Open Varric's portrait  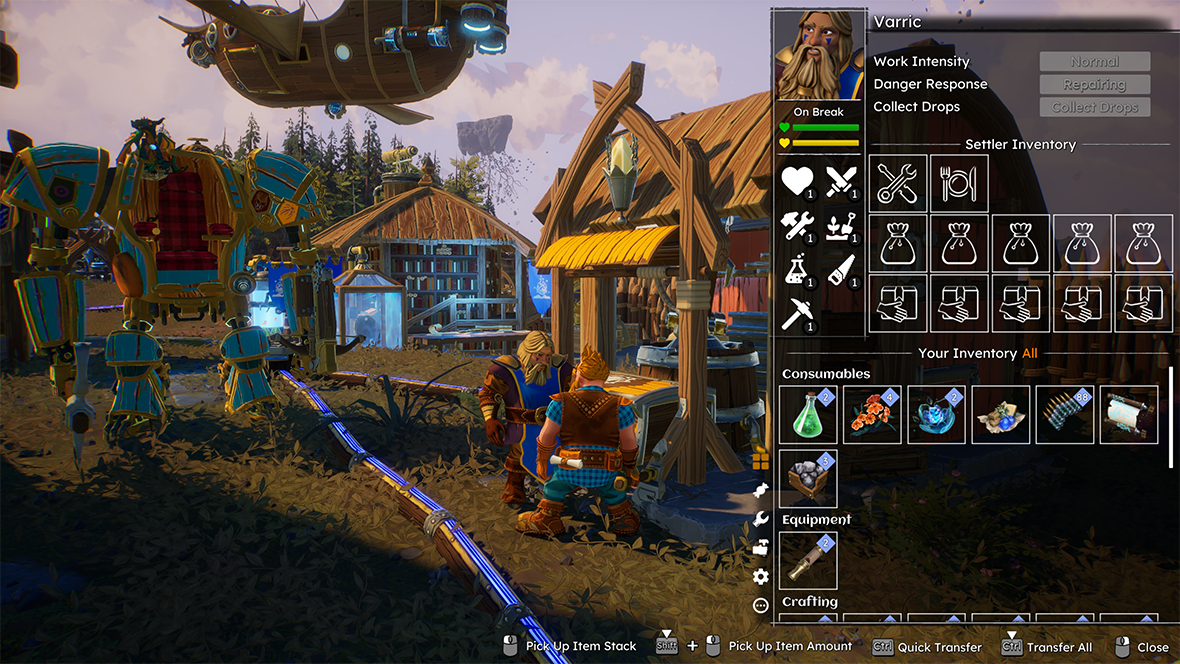click(x=819, y=56)
